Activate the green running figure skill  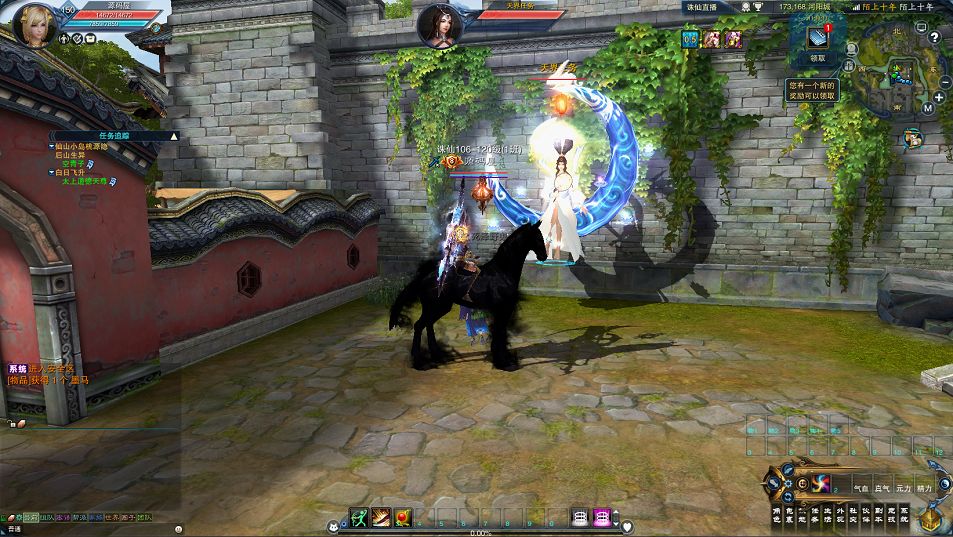[x=359, y=516]
